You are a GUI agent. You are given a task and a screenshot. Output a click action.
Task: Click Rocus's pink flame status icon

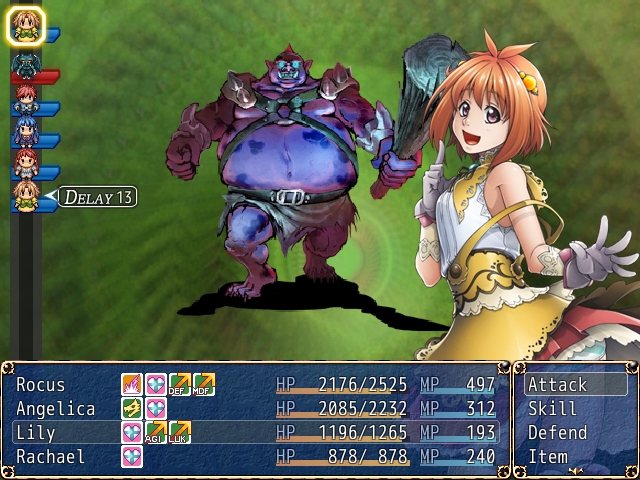pyautogui.click(x=132, y=384)
